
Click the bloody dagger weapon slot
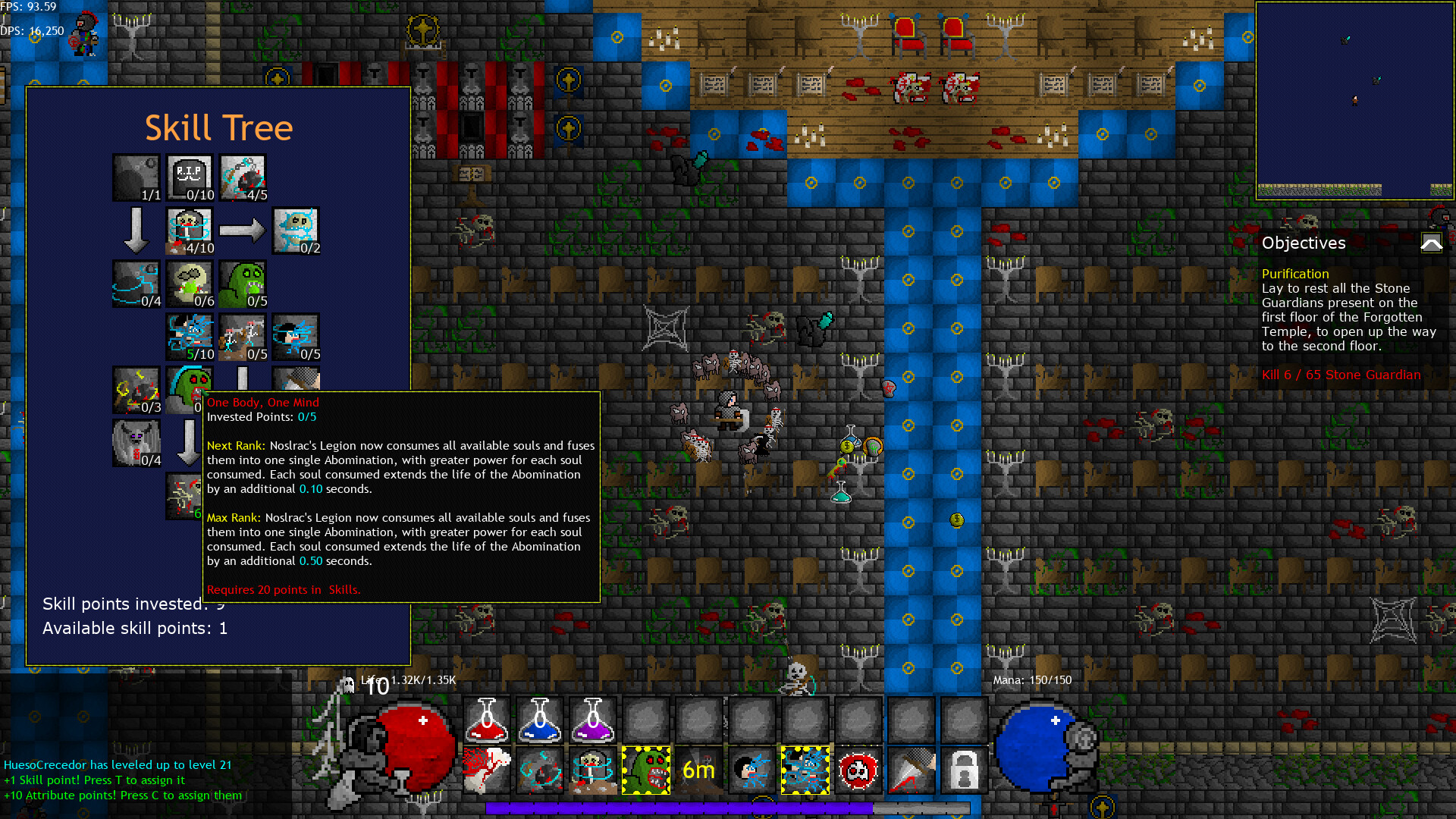911,769
